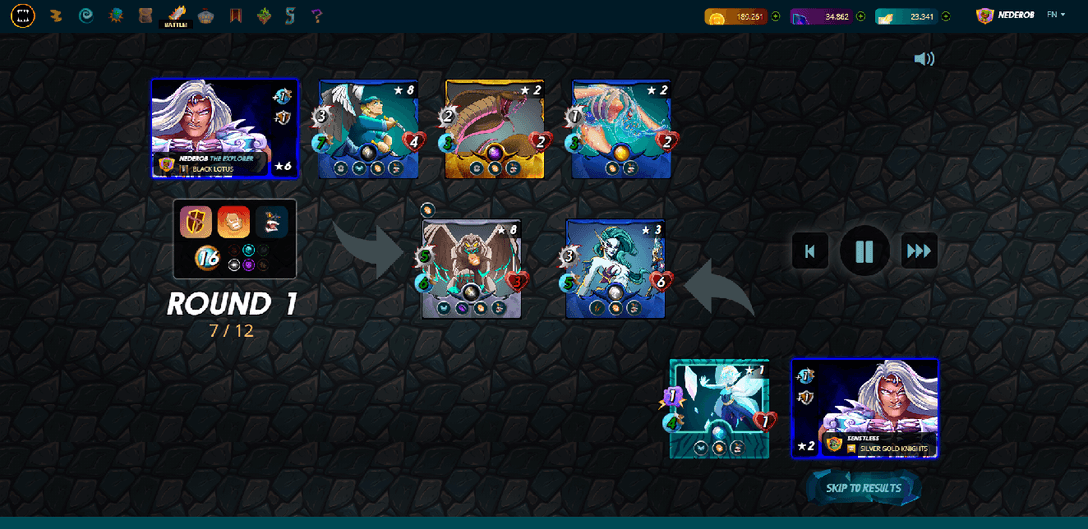Open the backpack items icon

pos(146,16)
